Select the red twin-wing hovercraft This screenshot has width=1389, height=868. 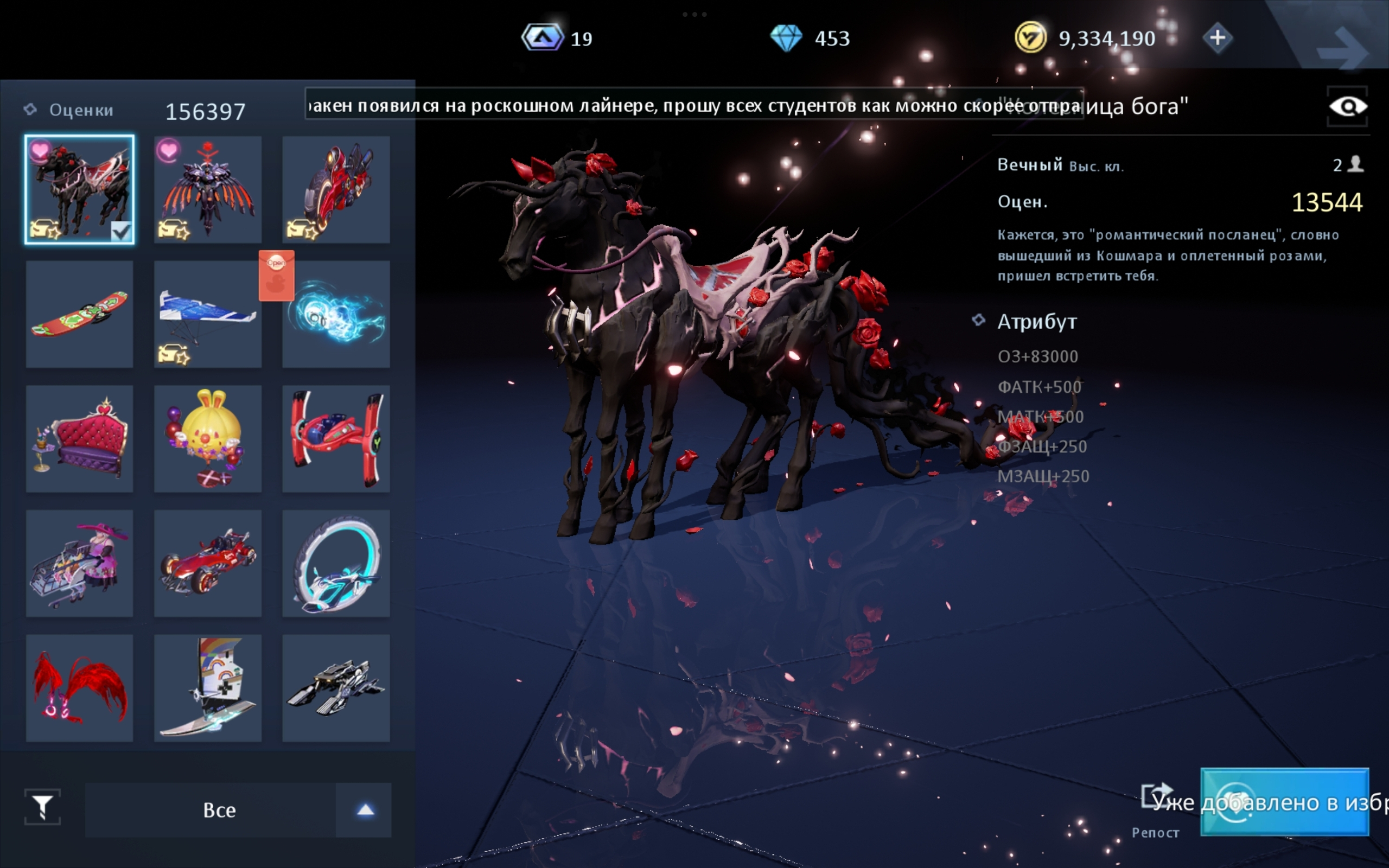tap(336, 438)
